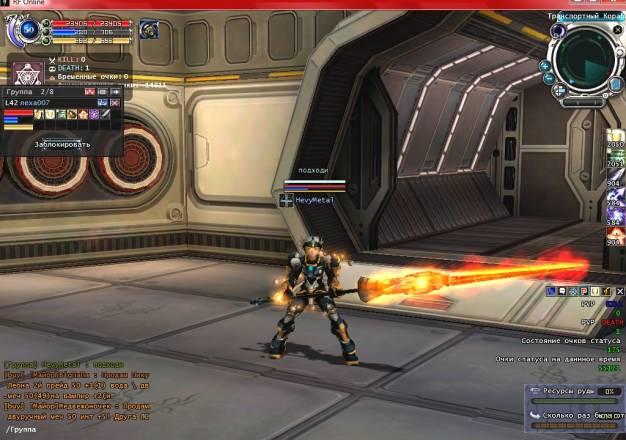Open the circular minimap
This screenshot has height=440, width=626.
[x=580, y=60]
